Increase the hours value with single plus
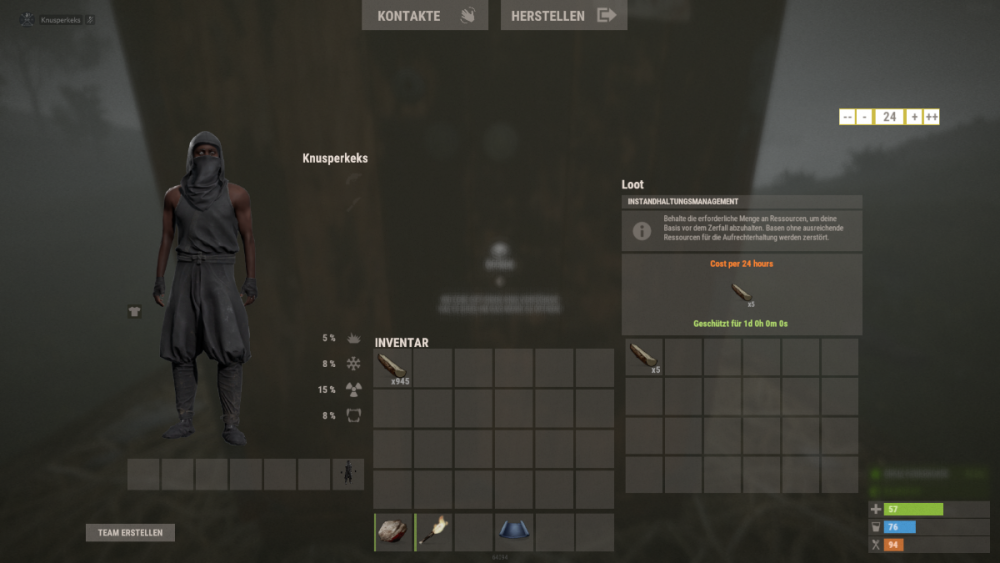This screenshot has width=1000, height=563. click(914, 117)
